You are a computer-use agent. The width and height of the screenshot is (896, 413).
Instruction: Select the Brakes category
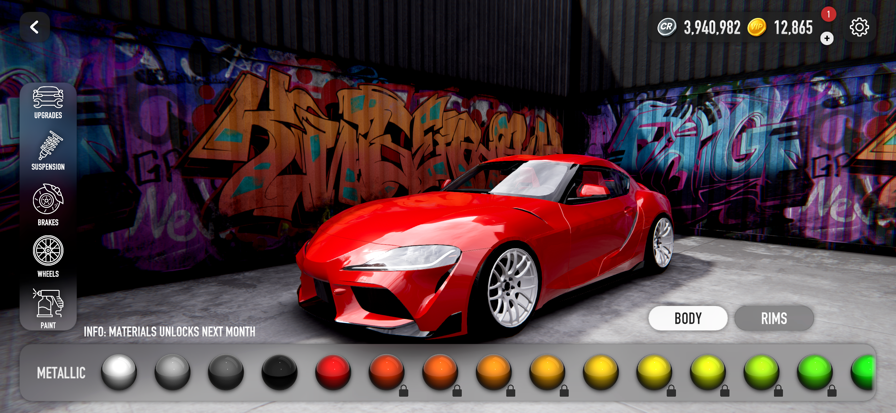pos(48,206)
